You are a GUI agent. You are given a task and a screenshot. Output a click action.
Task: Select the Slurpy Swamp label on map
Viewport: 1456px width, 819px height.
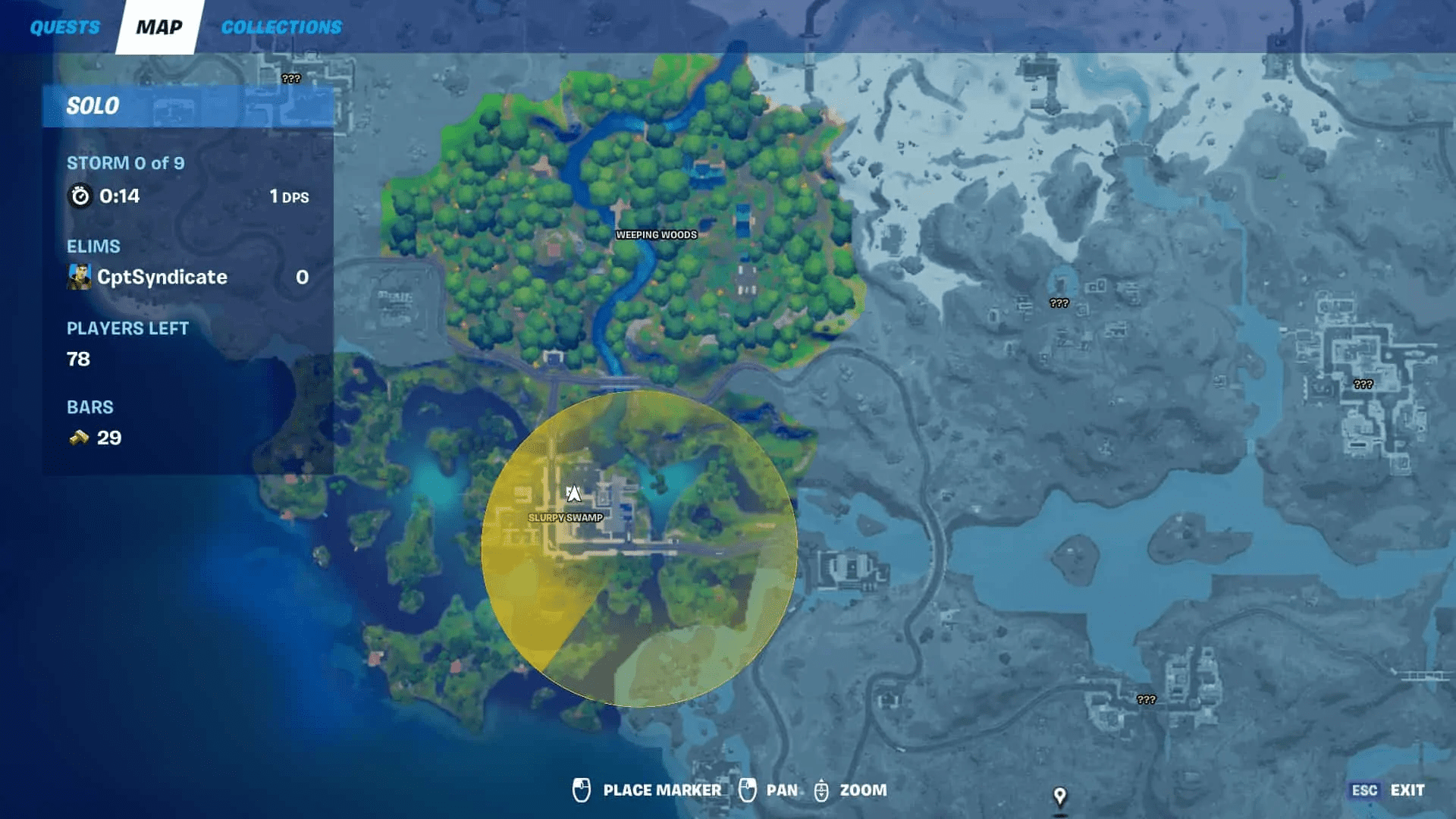click(x=566, y=517)
